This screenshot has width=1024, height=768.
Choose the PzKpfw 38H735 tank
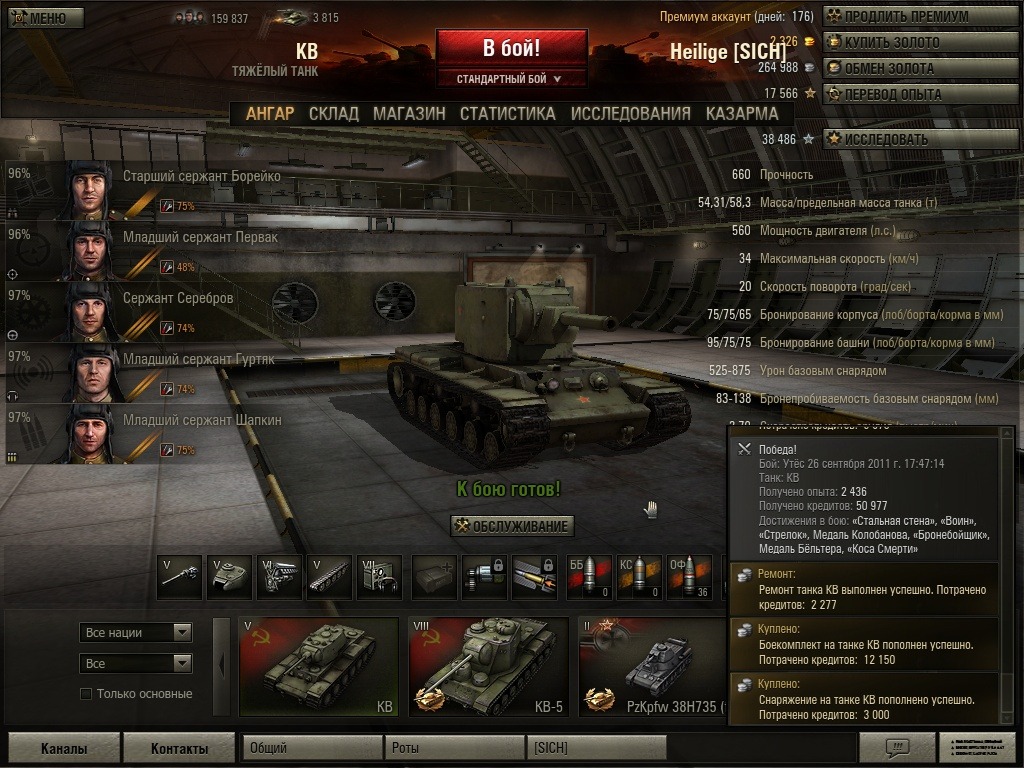point(651,666)
